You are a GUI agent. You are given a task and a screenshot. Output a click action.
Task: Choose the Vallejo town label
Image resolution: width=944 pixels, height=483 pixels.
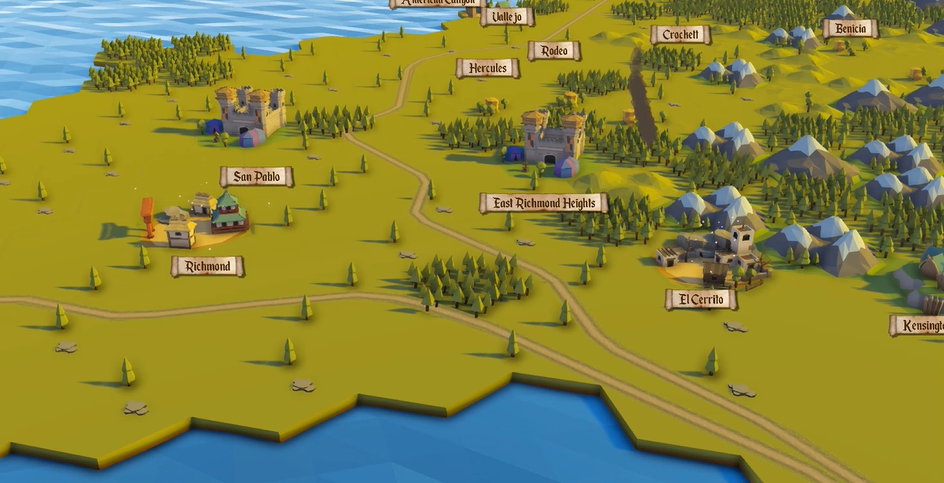pos(507,16)
